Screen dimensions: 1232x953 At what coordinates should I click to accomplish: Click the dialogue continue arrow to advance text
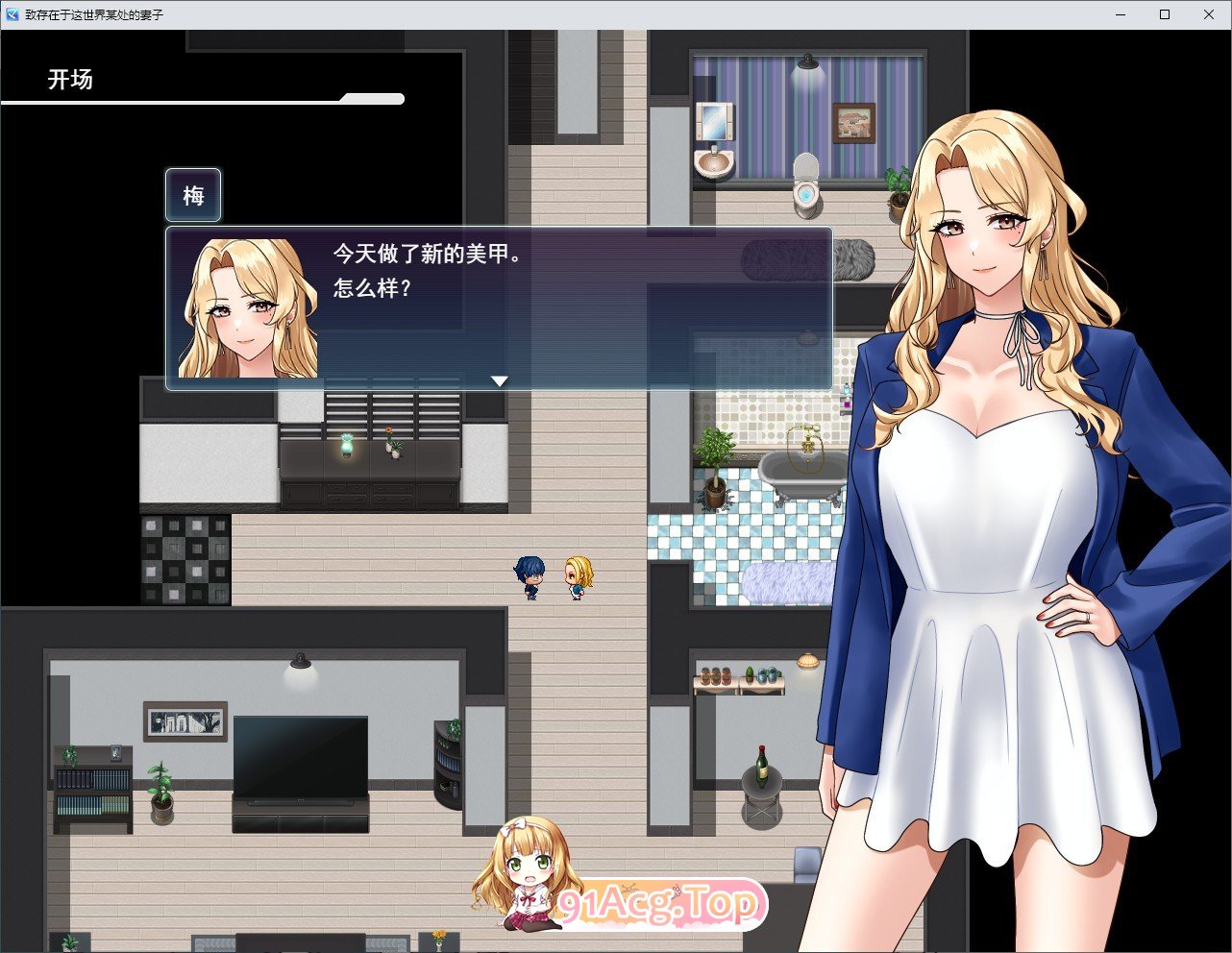500,380
